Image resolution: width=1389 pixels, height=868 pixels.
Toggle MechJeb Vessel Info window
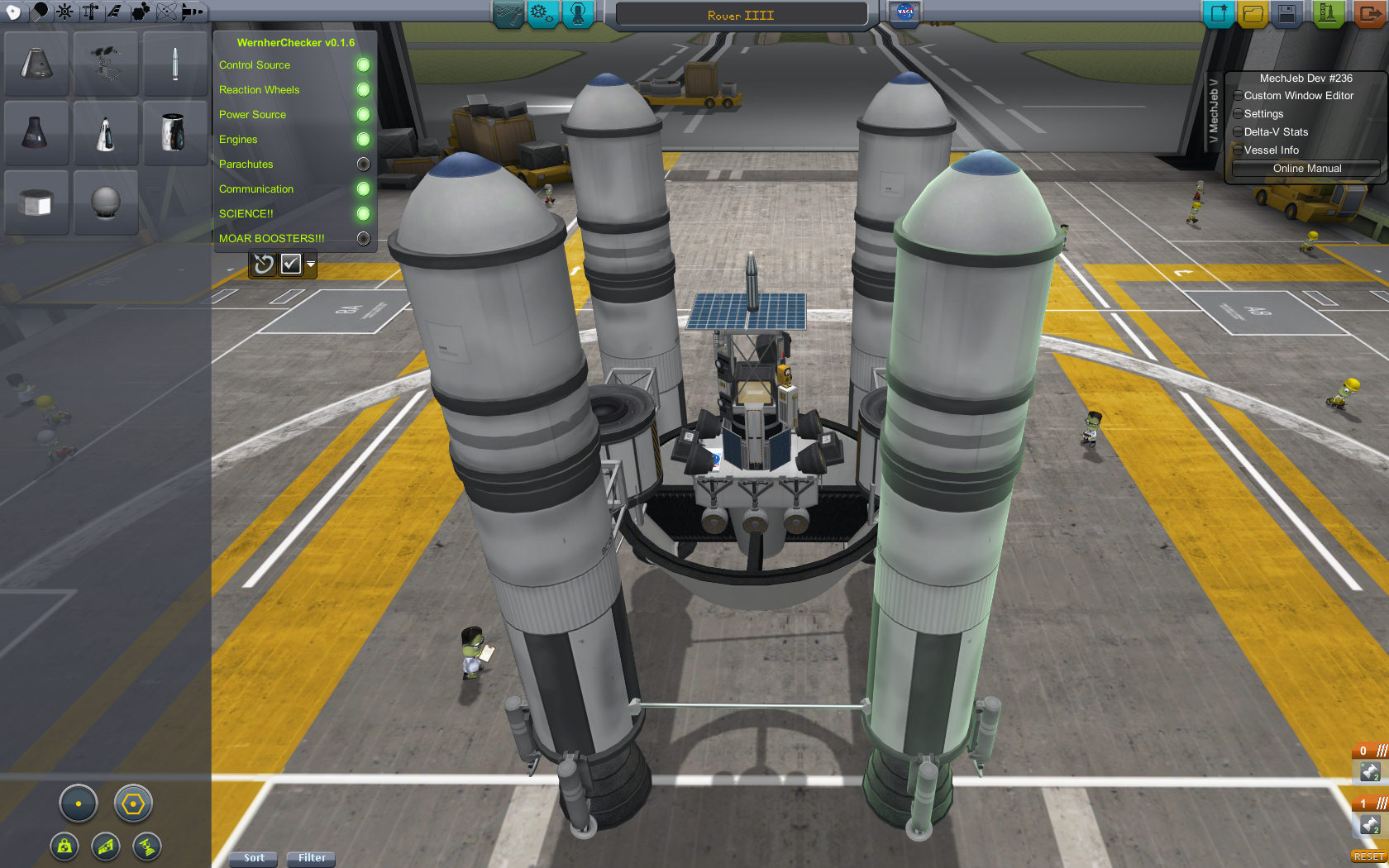1271,150
